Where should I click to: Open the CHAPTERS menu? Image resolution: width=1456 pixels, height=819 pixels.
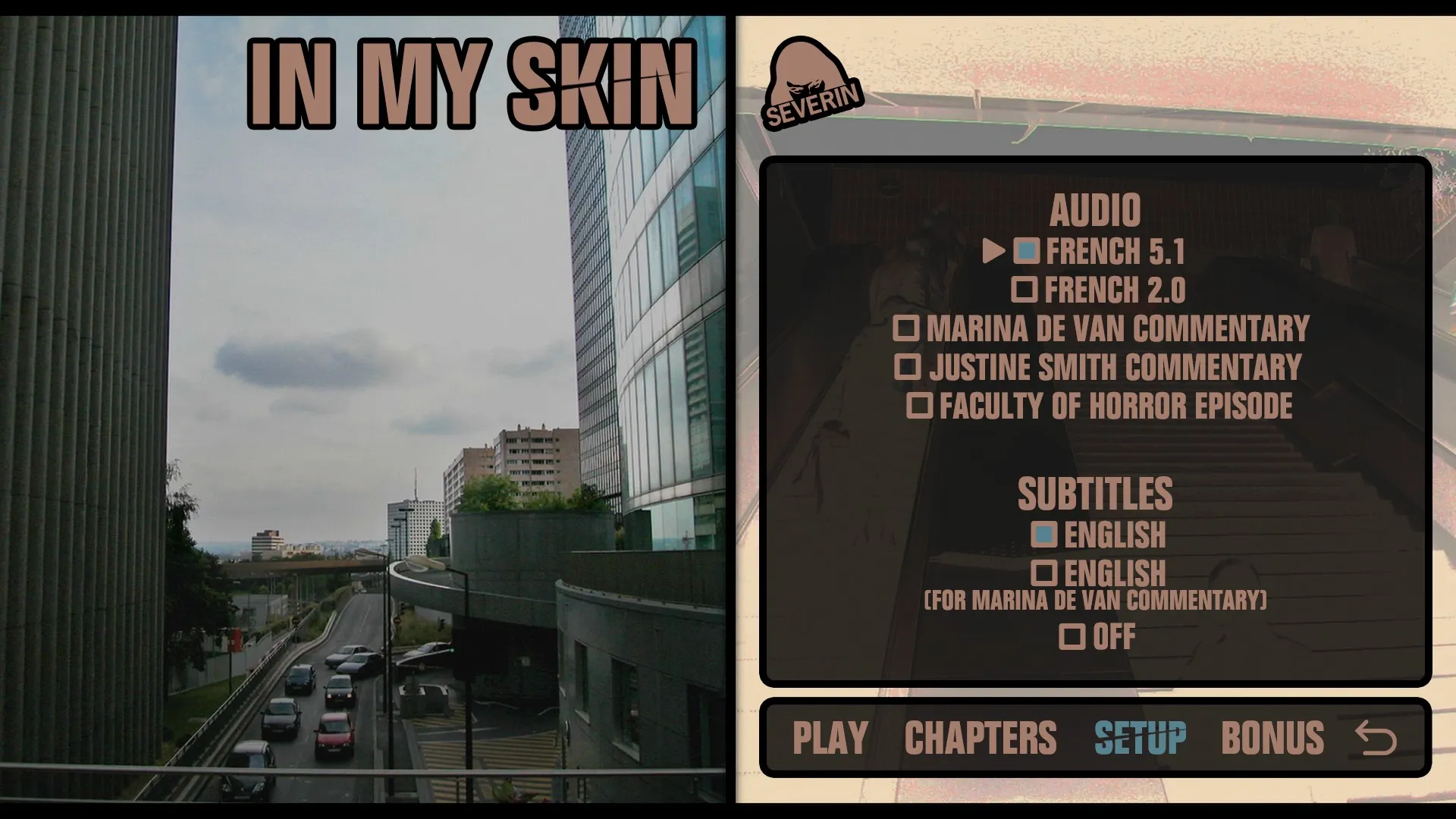tap(979, 733)
